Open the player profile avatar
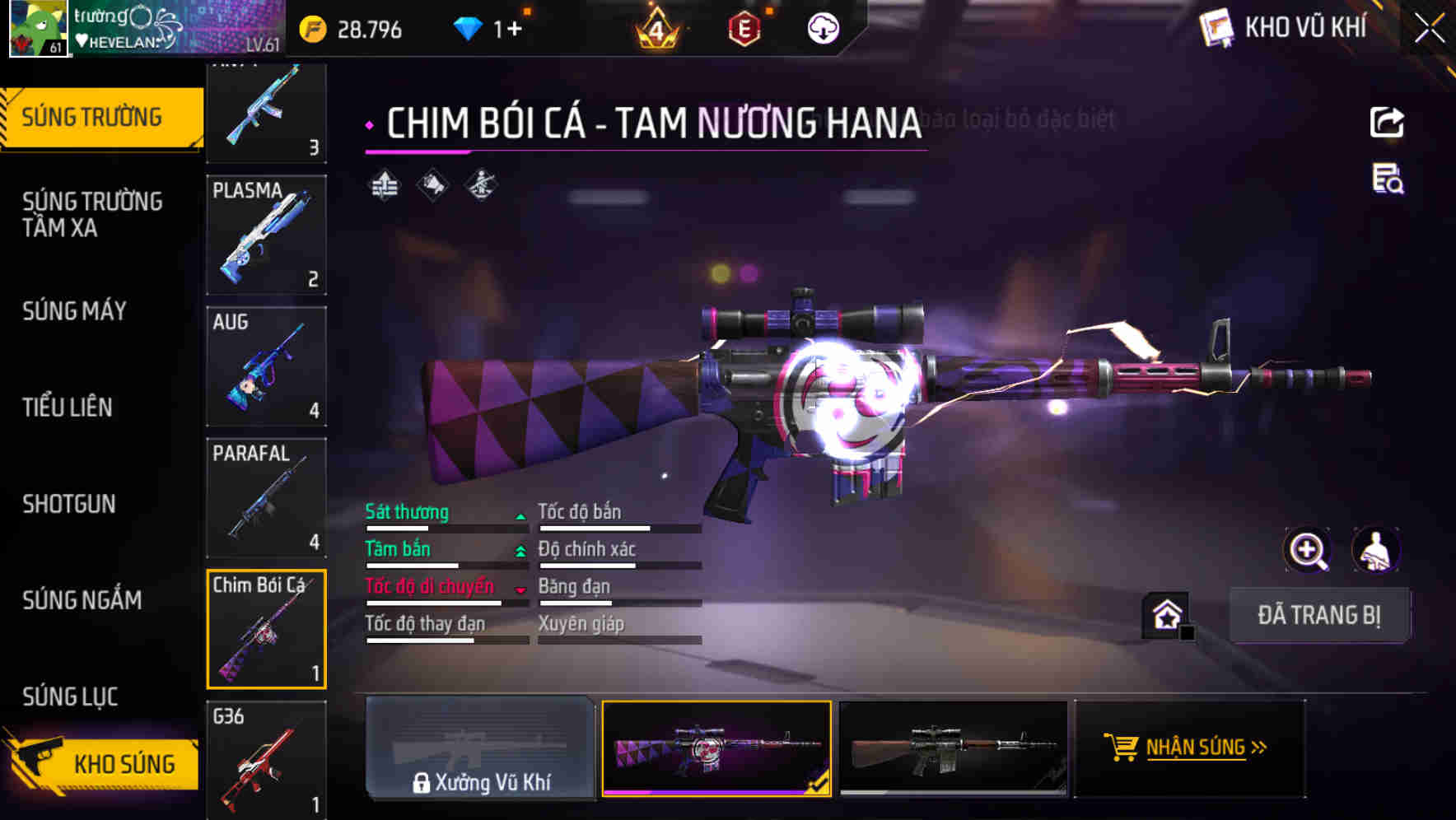This screenshot has width=1456, height=820. (x=38, y=28)
